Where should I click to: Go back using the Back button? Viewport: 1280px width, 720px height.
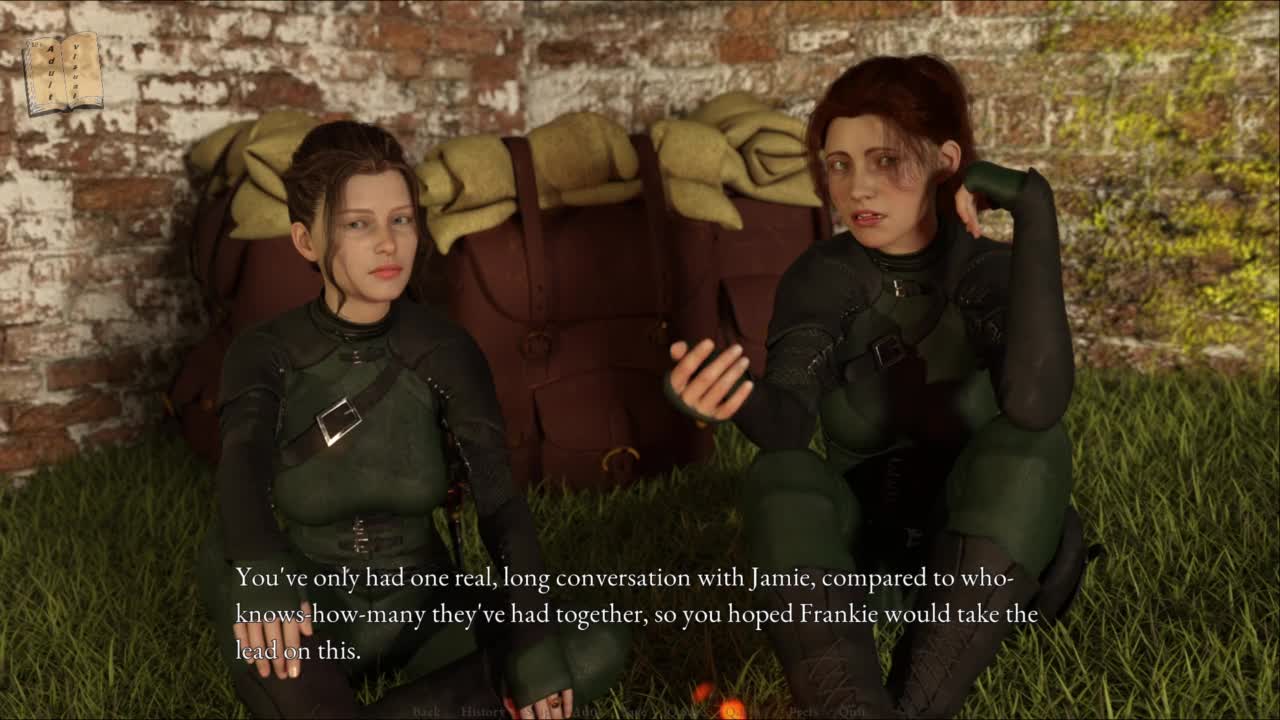coord(426,712)
